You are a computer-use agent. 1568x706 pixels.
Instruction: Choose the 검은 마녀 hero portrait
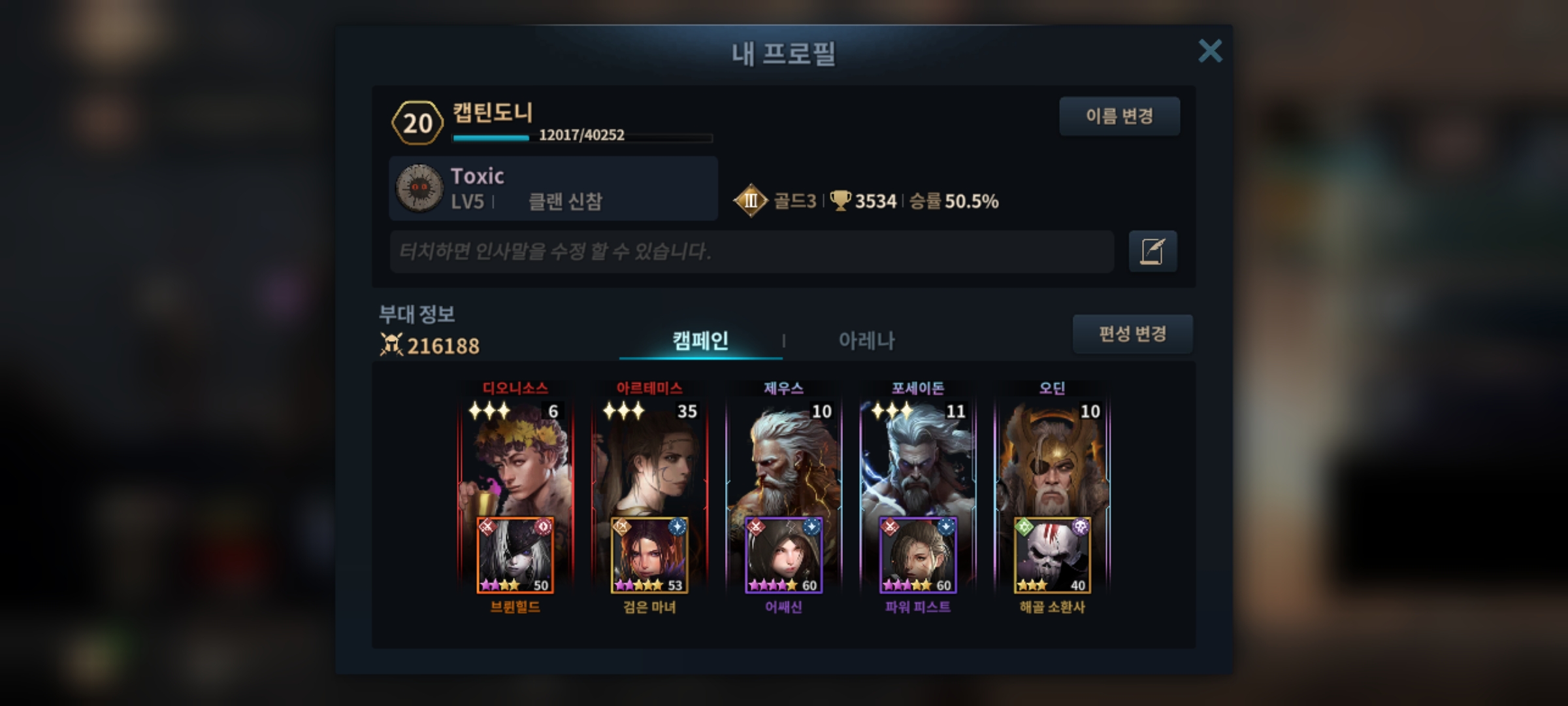coord(649,556)
